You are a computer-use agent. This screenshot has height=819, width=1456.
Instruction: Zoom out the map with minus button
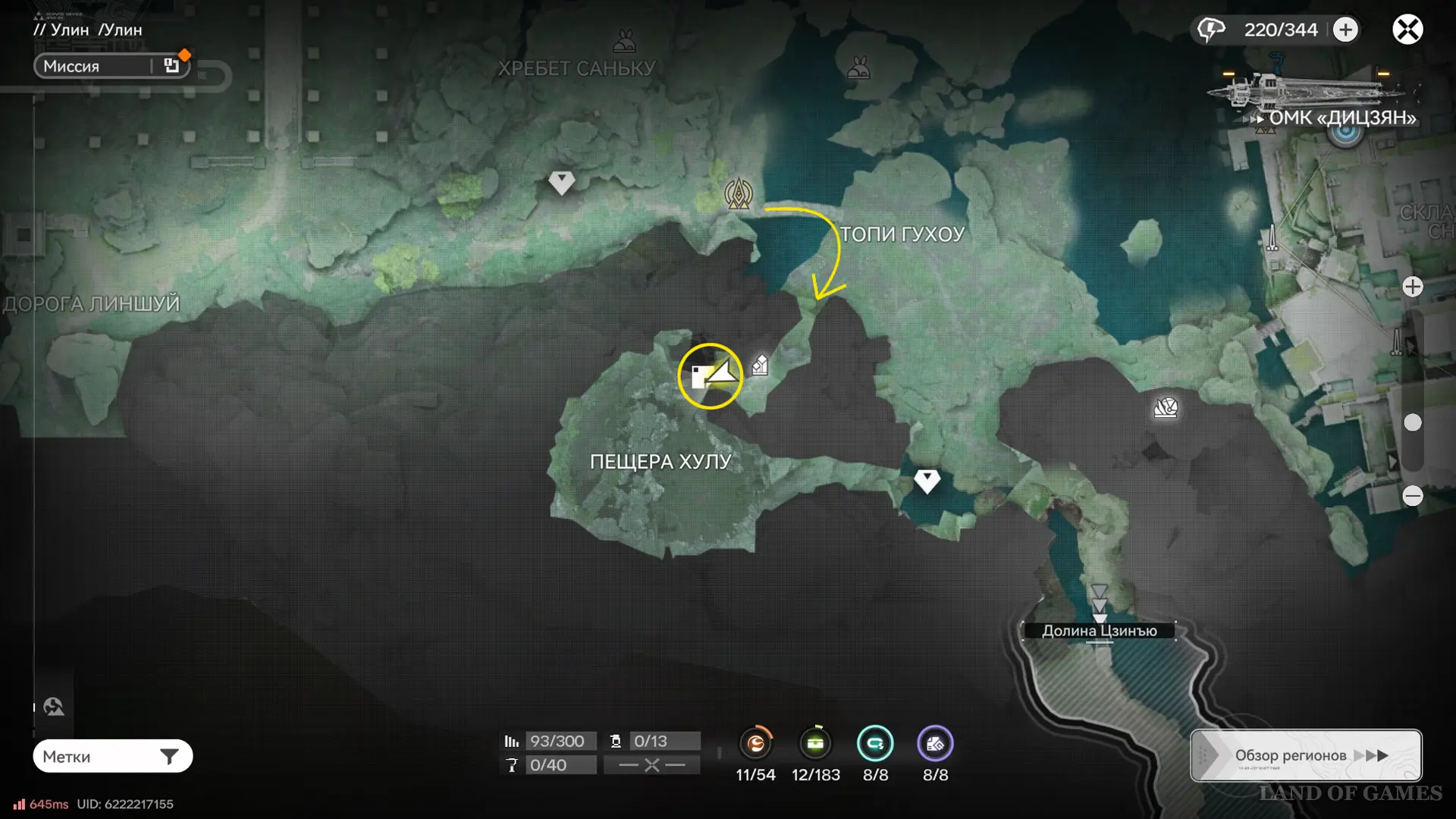[x=1412, y=496]
